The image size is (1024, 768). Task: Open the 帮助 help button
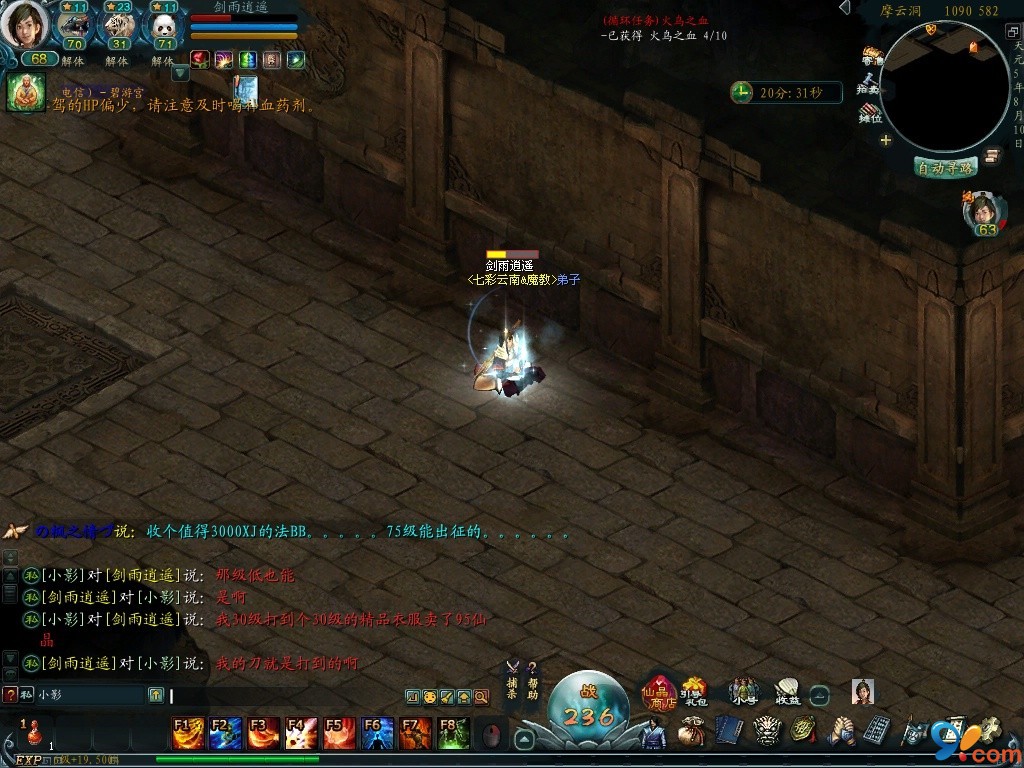tap(533, 681)
